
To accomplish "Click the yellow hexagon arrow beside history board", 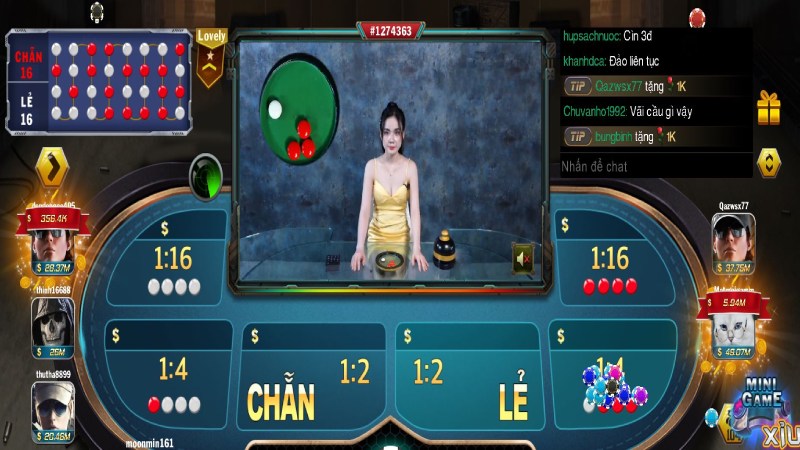I will (x=51, y=166).
